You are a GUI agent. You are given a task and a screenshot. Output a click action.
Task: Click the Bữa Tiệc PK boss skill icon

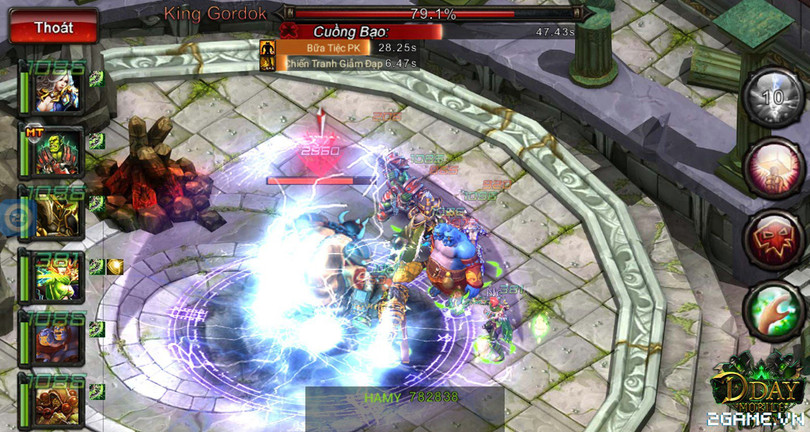point(267,47)
